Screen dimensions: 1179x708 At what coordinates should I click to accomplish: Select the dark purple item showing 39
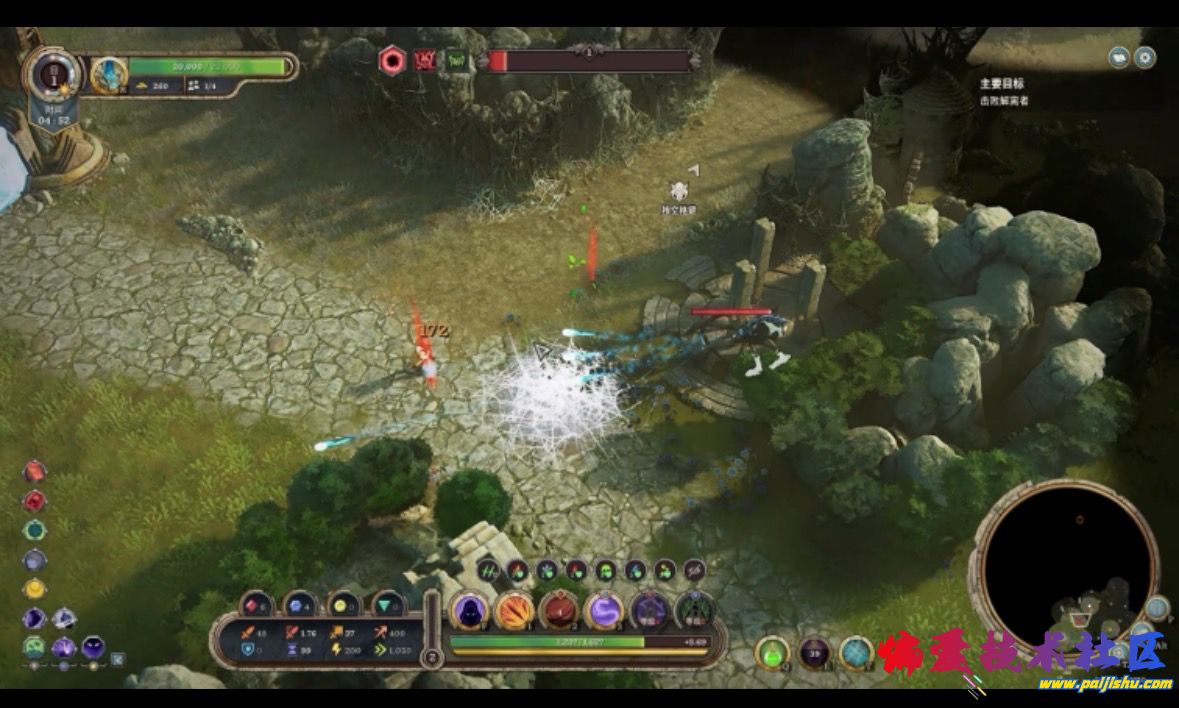click(x=815, y=653)
